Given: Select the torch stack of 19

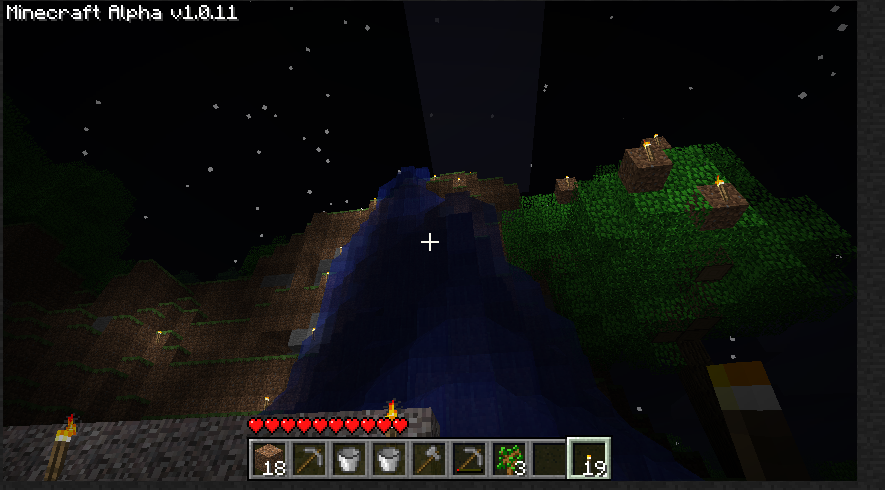Looking at the screenshot, I should coord(589,459).
